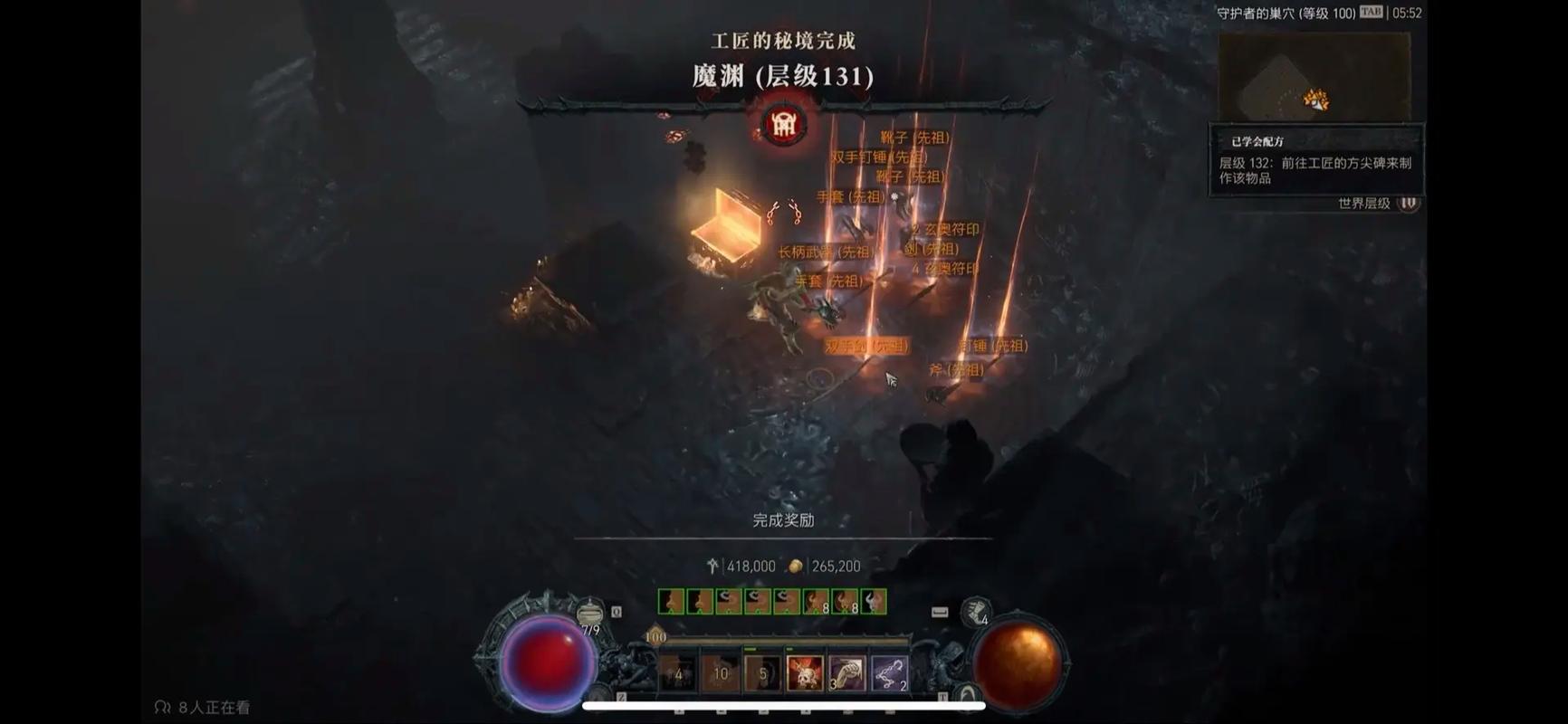Click the boot emblem icon showing 4 charges

[974, 610]
